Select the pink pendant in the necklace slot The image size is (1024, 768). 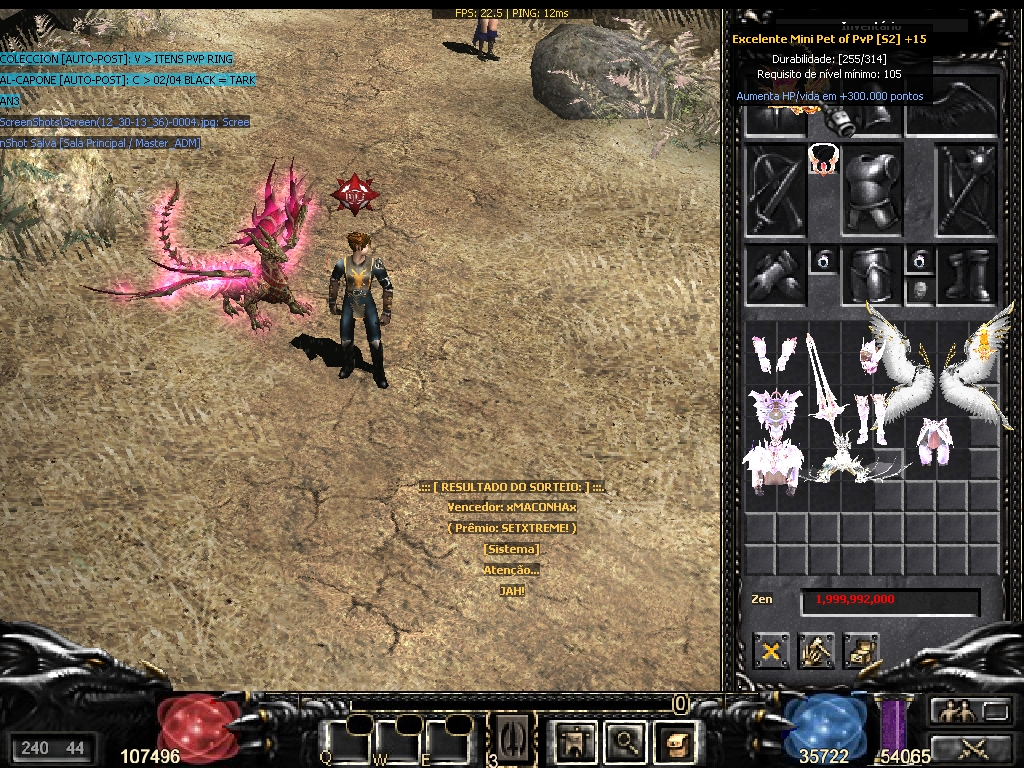(x=823, y=158)
